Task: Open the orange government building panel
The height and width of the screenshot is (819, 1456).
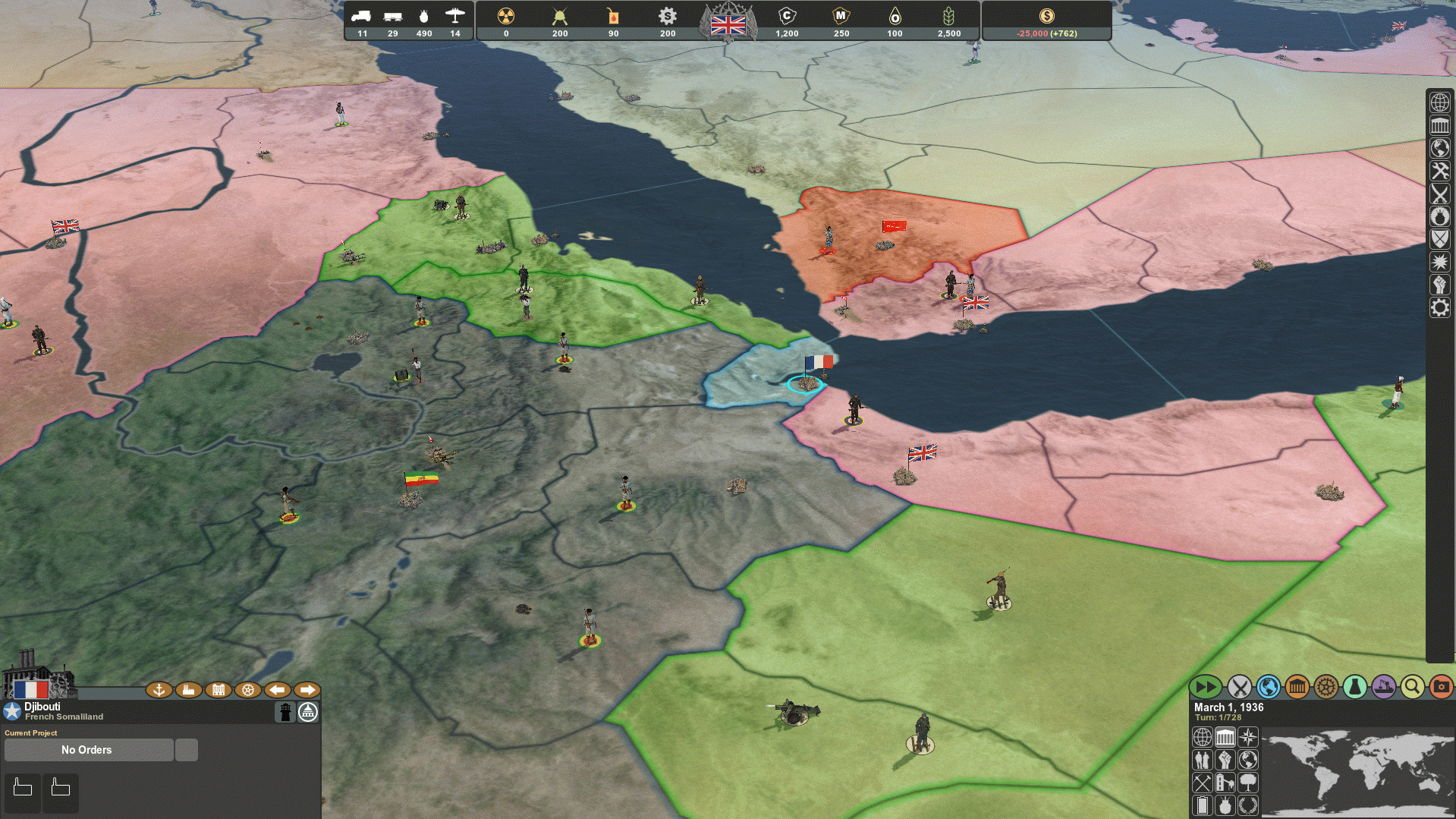Action: click(1297, 688)
